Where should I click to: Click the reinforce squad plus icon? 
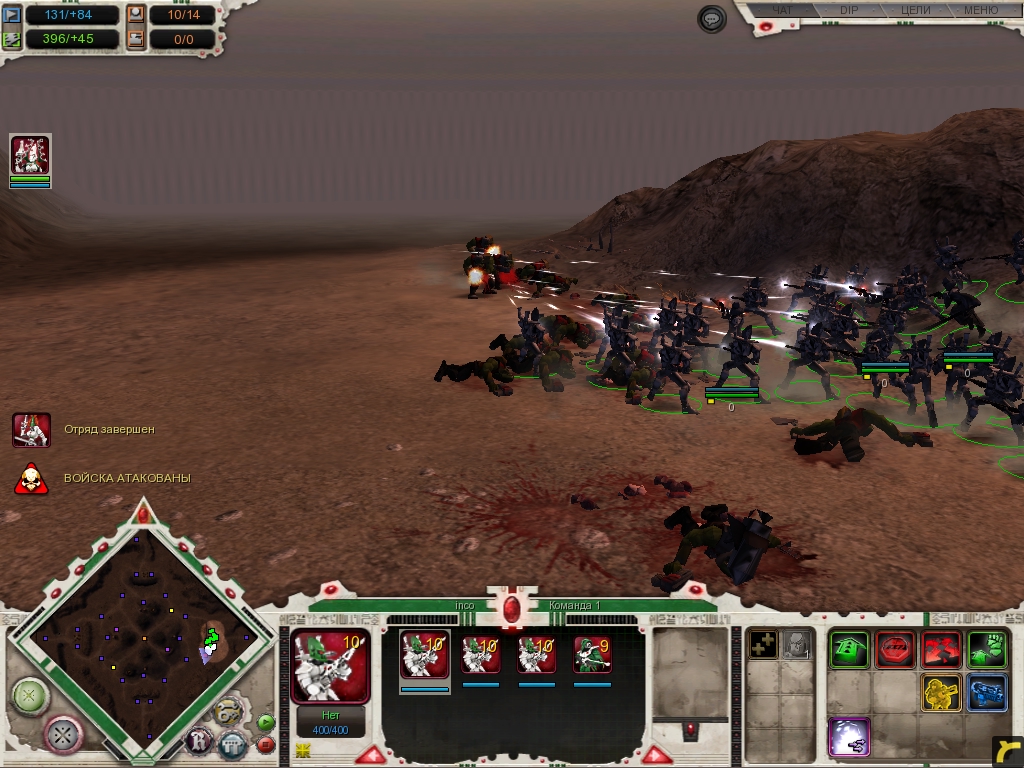tap(764, 645)
